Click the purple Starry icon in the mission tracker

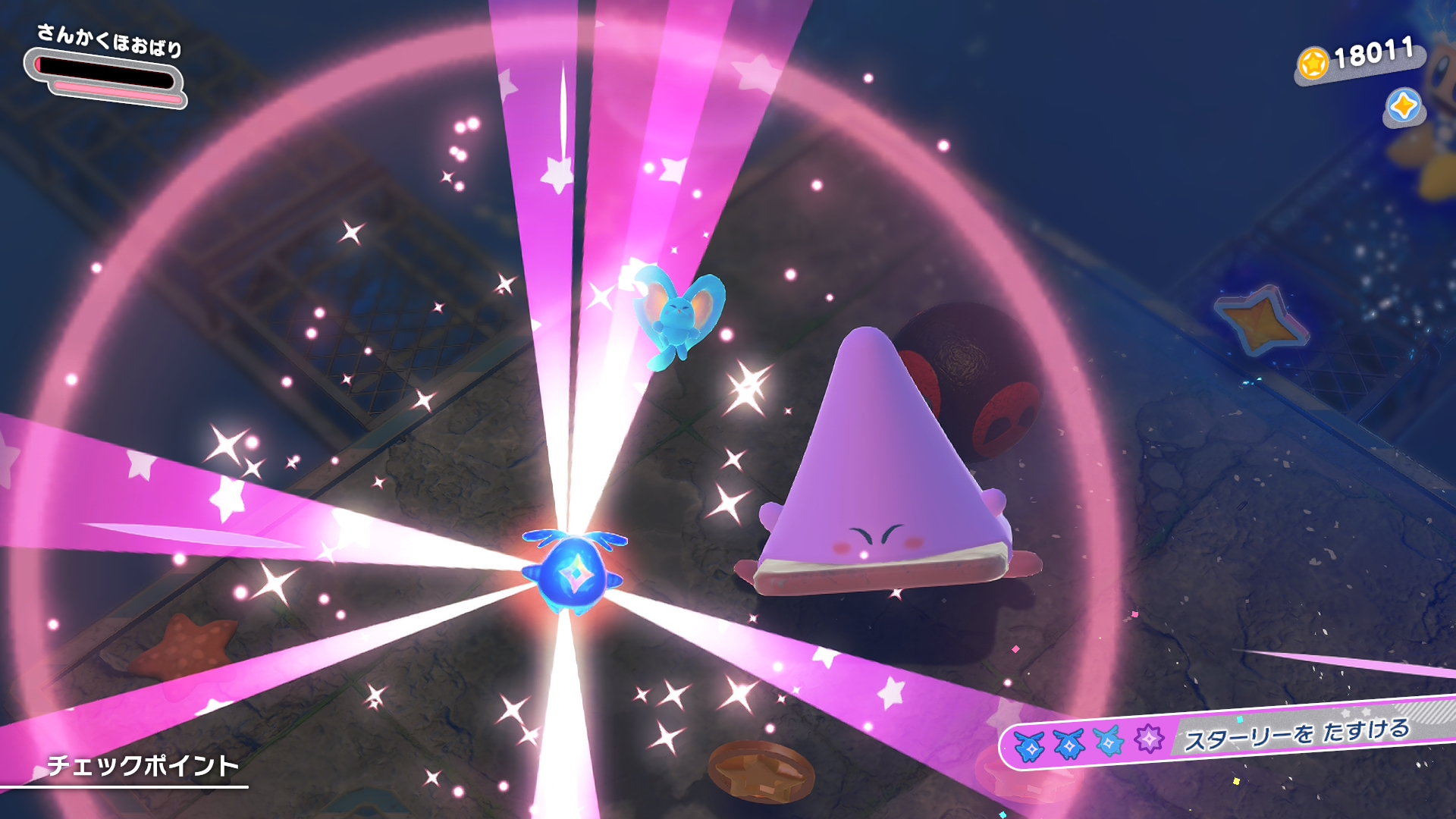(1149, 738)
